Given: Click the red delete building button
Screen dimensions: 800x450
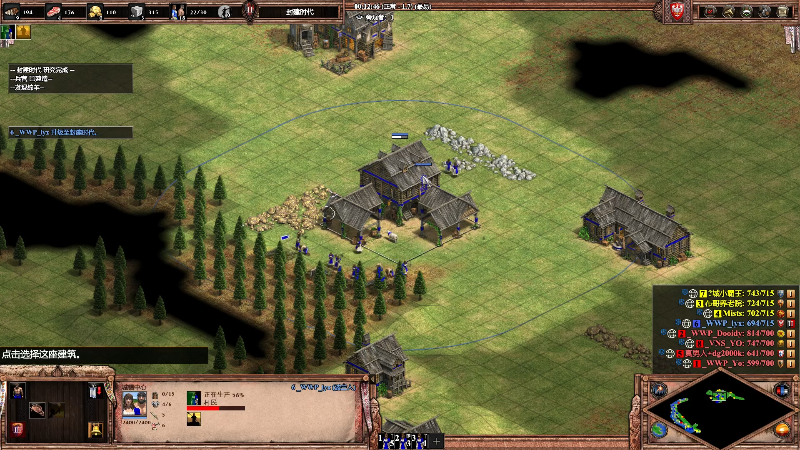Looking at the screenshot, I should 18,430.
